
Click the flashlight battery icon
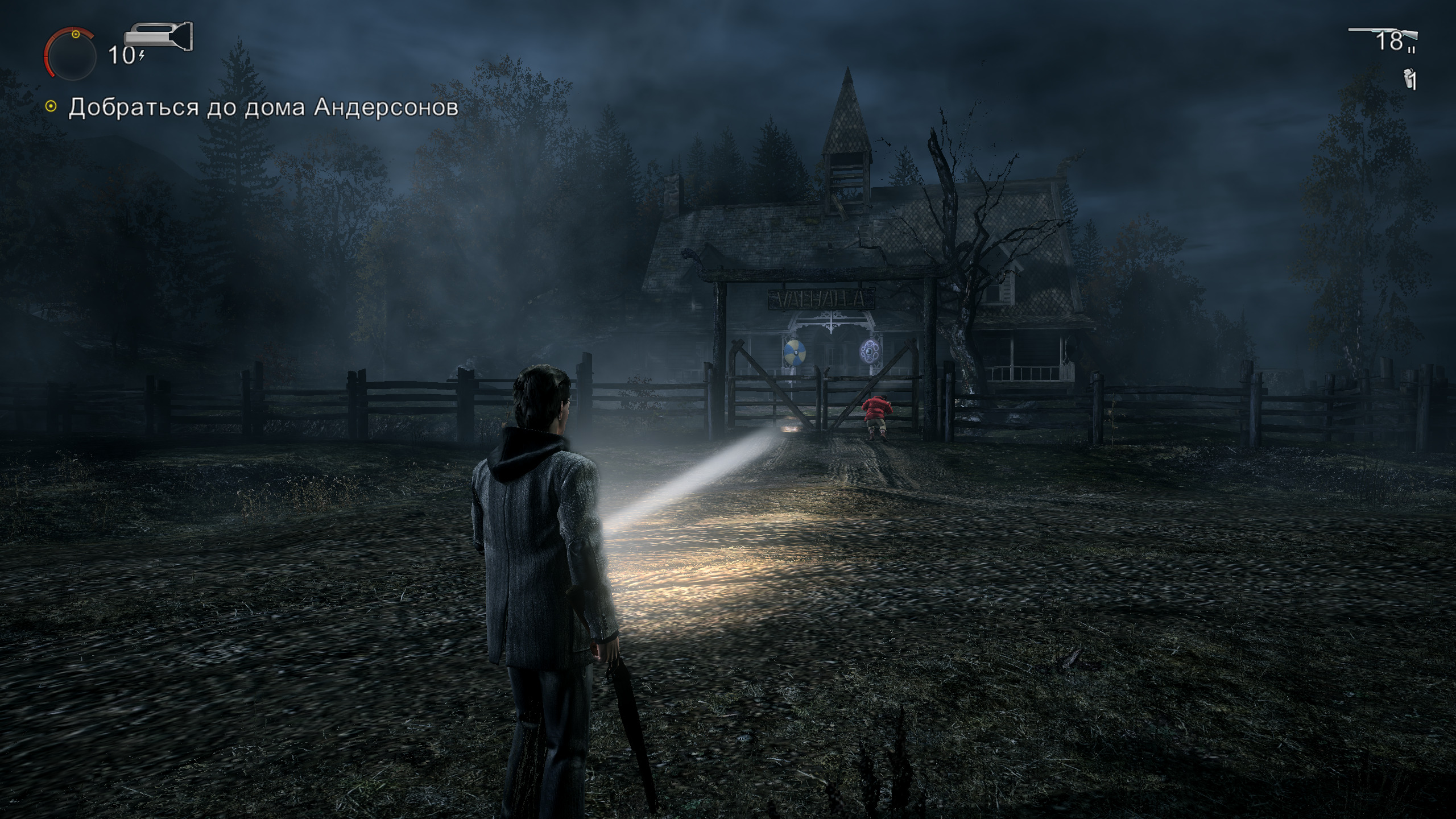(159, 37)
